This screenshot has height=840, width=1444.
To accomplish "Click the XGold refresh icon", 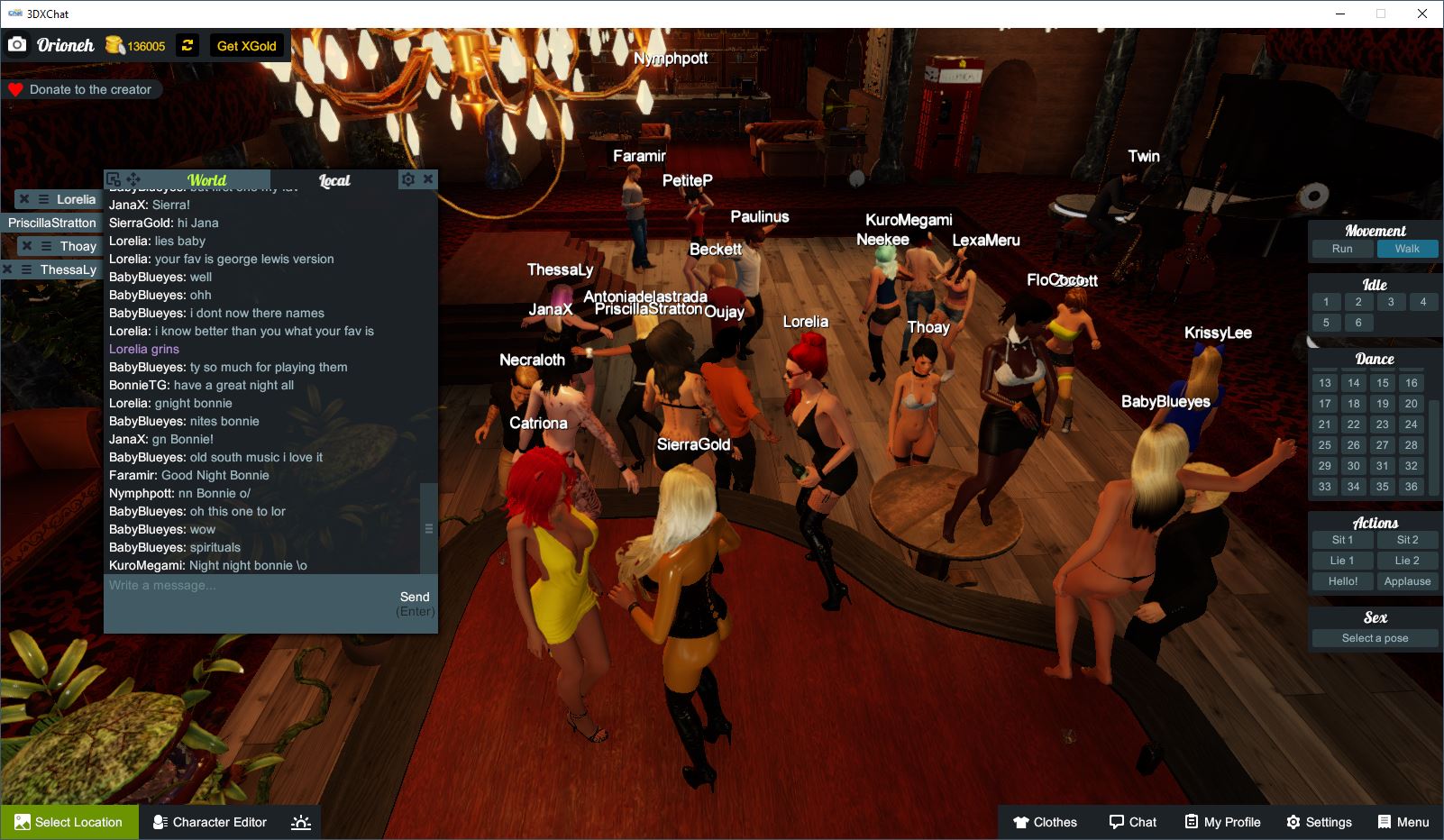I will coord(187,45).
